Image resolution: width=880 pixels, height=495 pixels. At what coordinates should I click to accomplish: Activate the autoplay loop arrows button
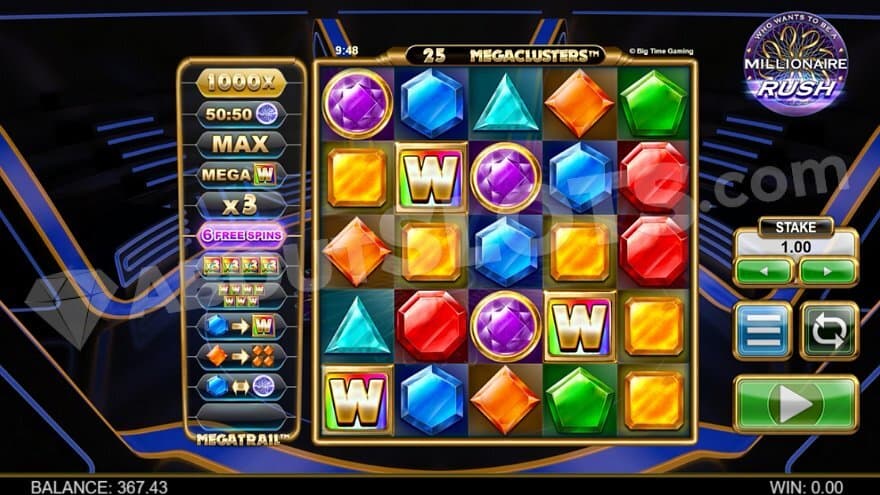click(x=829, y=331)
